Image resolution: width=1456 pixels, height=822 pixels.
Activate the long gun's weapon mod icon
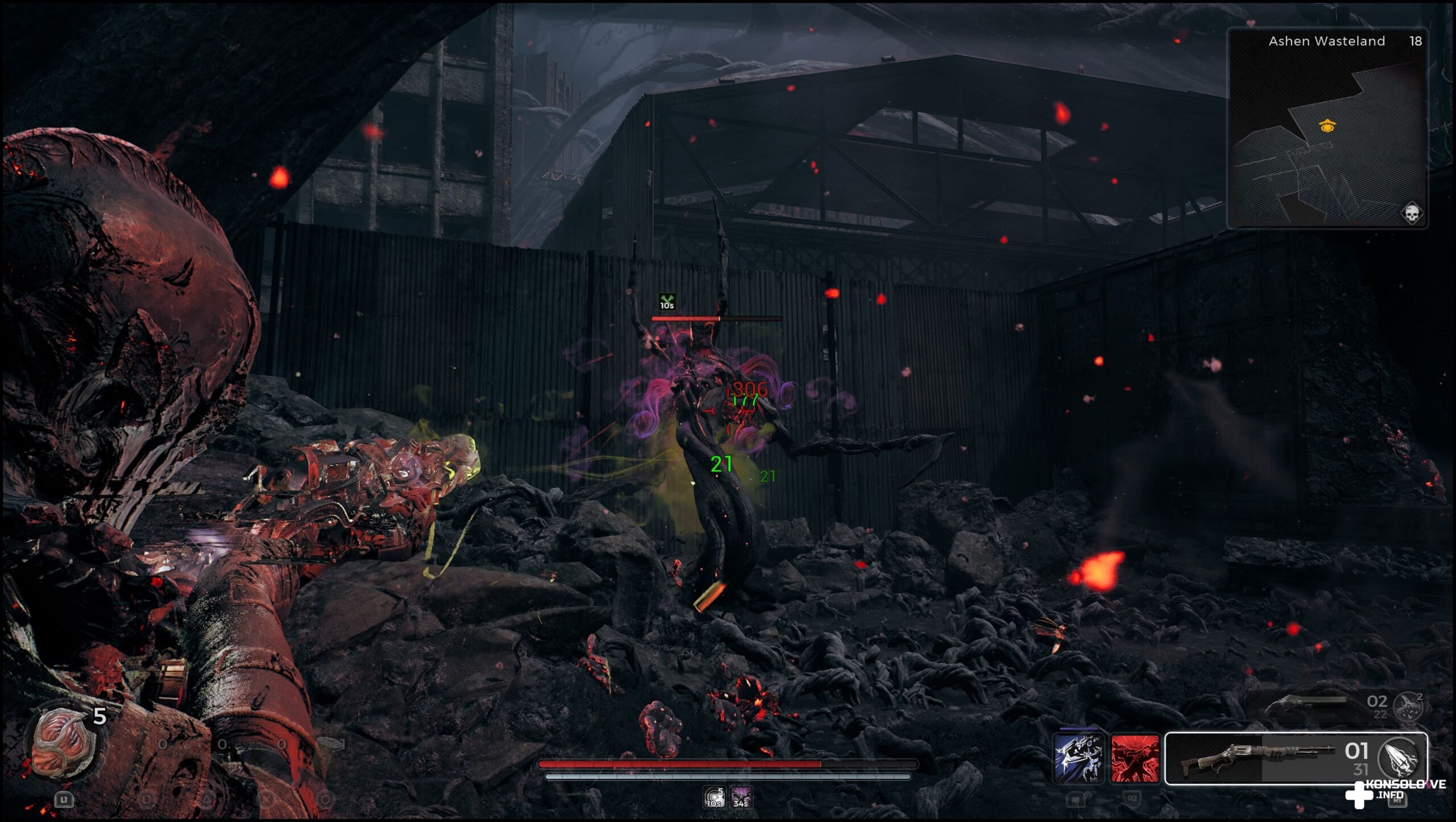[1400, 757]
